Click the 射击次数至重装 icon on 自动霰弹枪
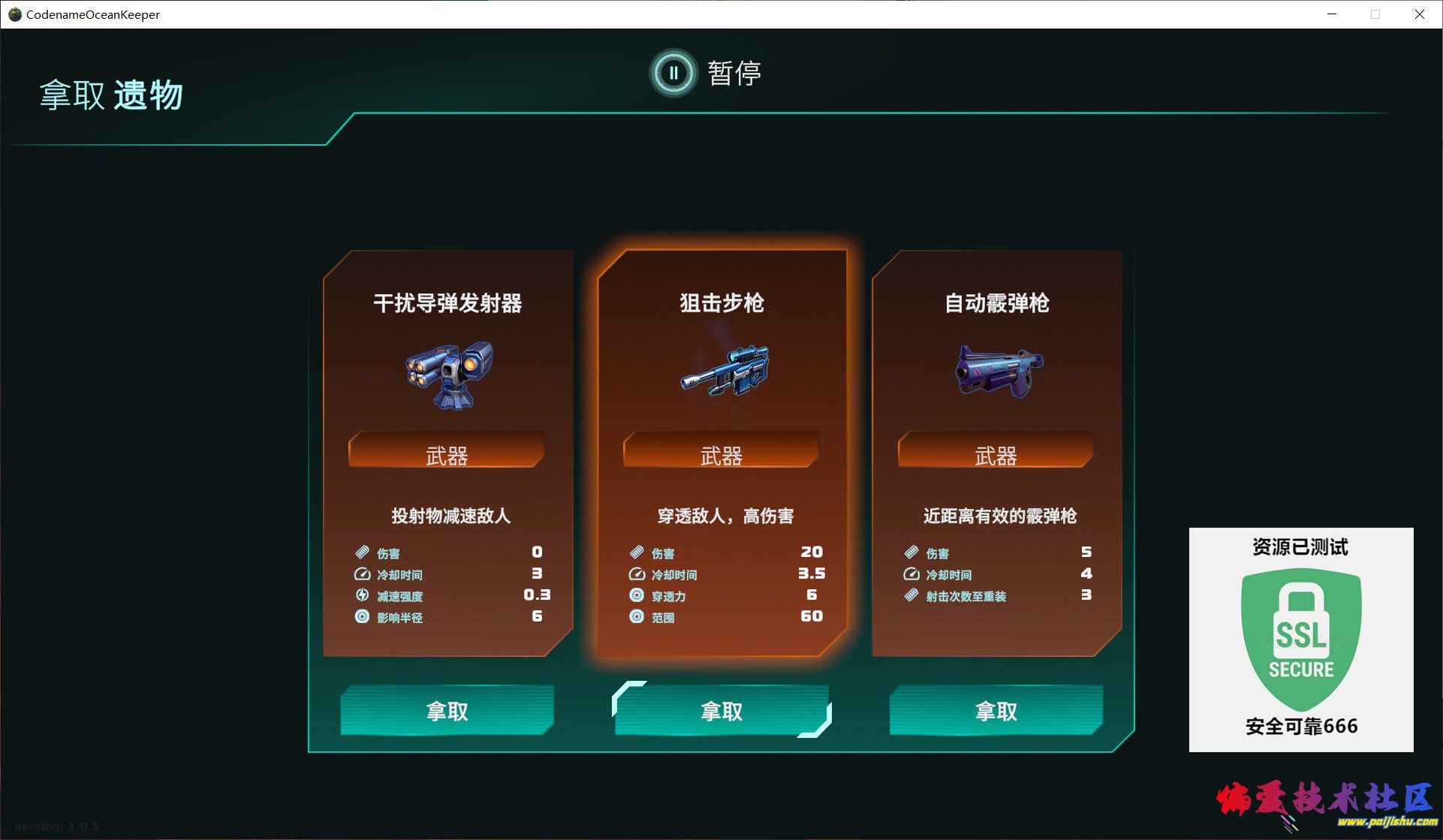 point(910,596)
